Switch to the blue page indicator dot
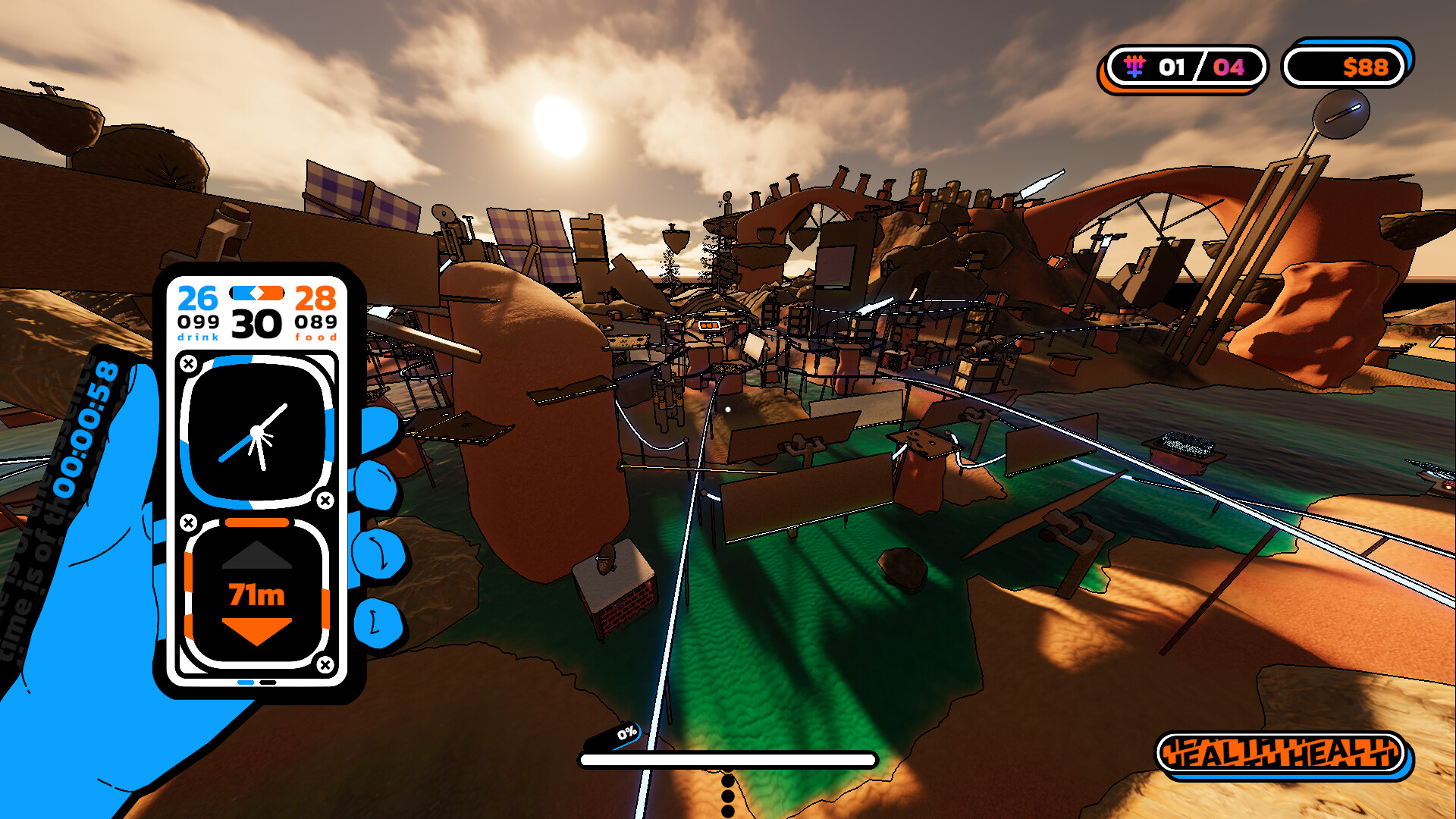The image size is (1456, 819). point(245,683)
